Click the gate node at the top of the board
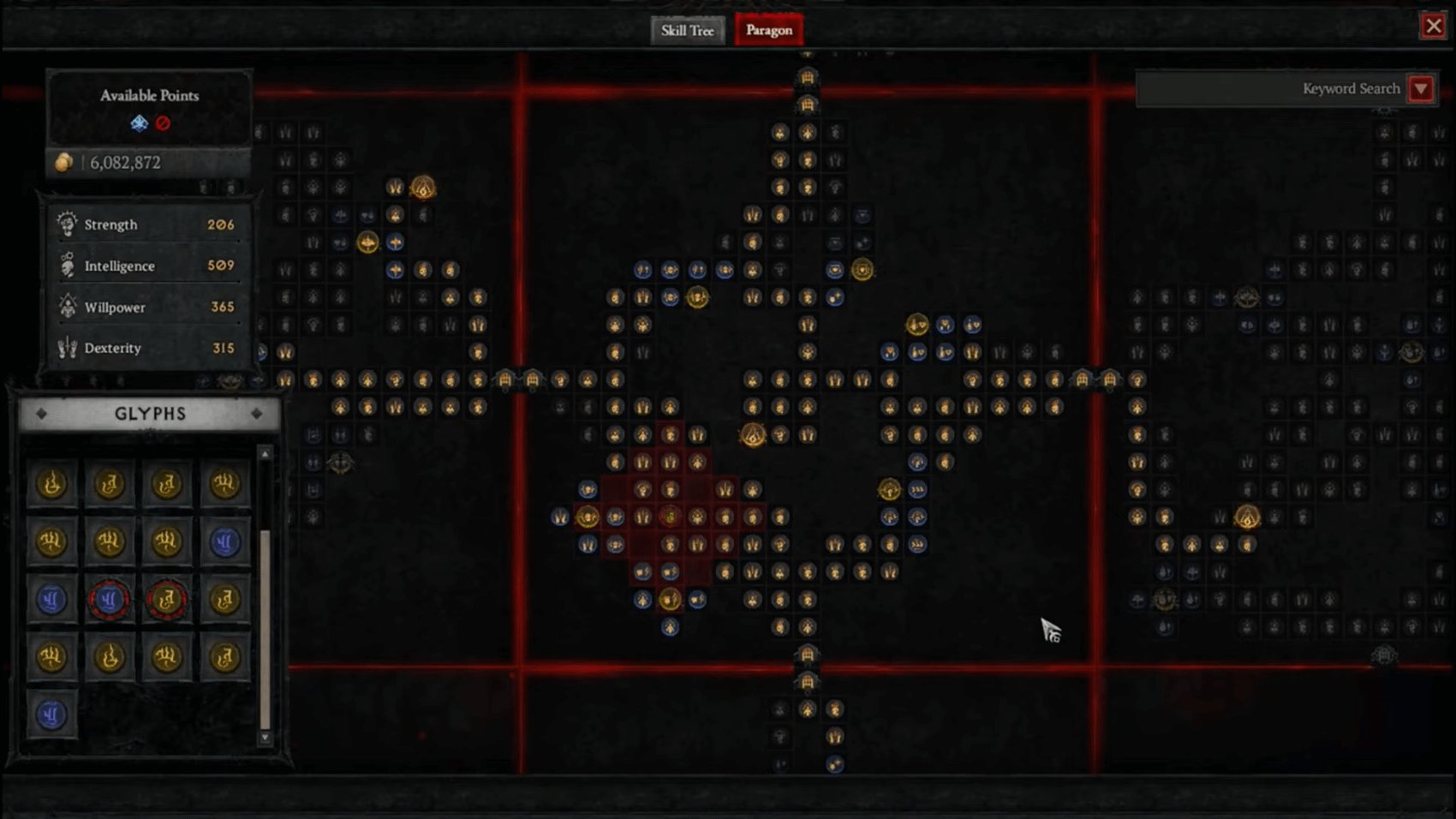 coord(806,78)
